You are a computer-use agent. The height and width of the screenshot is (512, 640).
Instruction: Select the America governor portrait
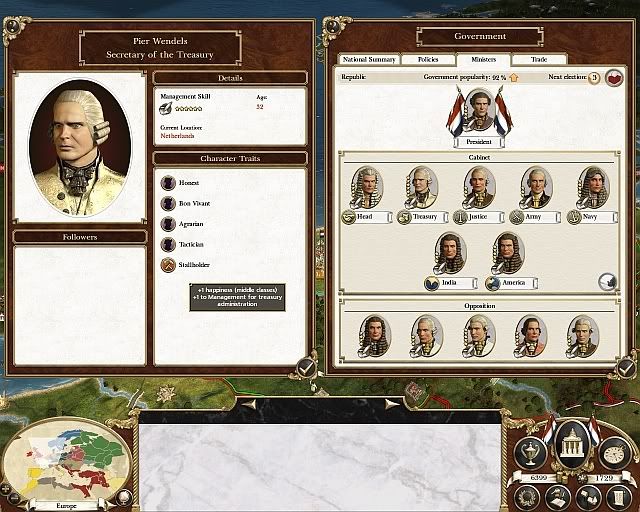click(x=509, y=254)
